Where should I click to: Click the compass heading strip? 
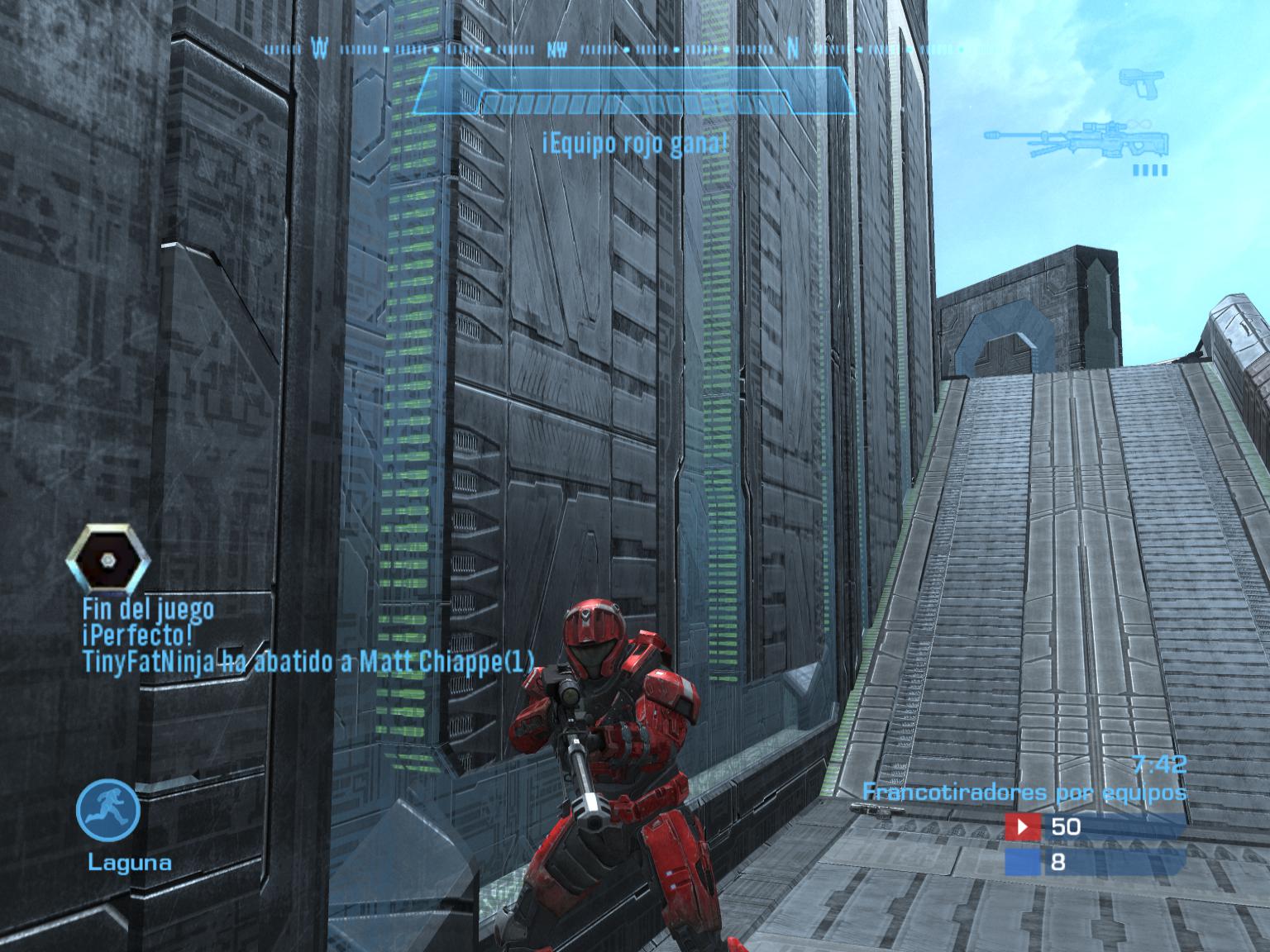click(614, 50)
